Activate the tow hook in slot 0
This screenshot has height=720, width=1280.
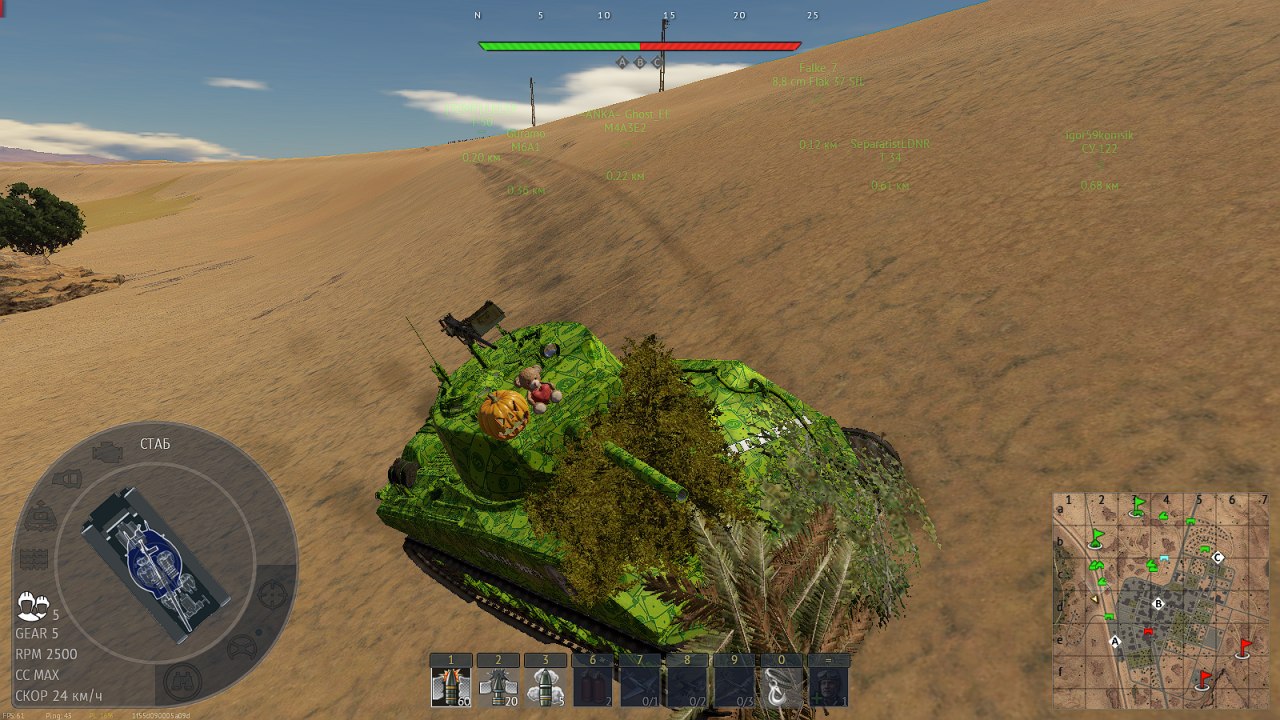[x=780, y=686]
